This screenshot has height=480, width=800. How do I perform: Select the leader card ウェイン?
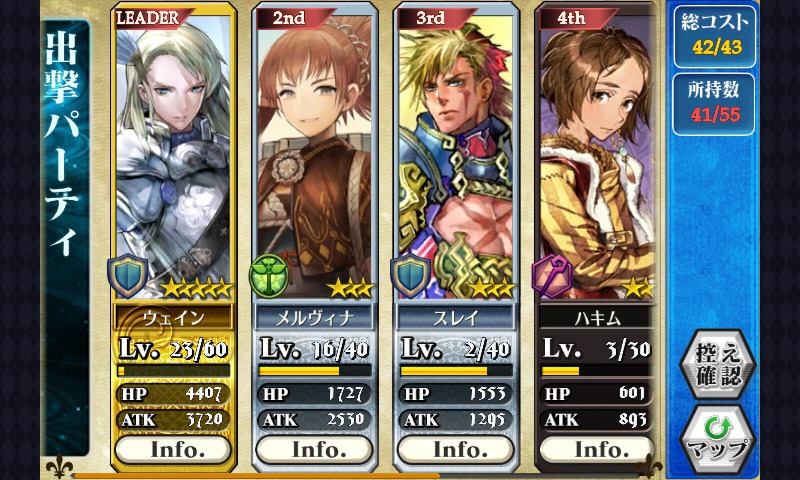(x=175, y=160)
